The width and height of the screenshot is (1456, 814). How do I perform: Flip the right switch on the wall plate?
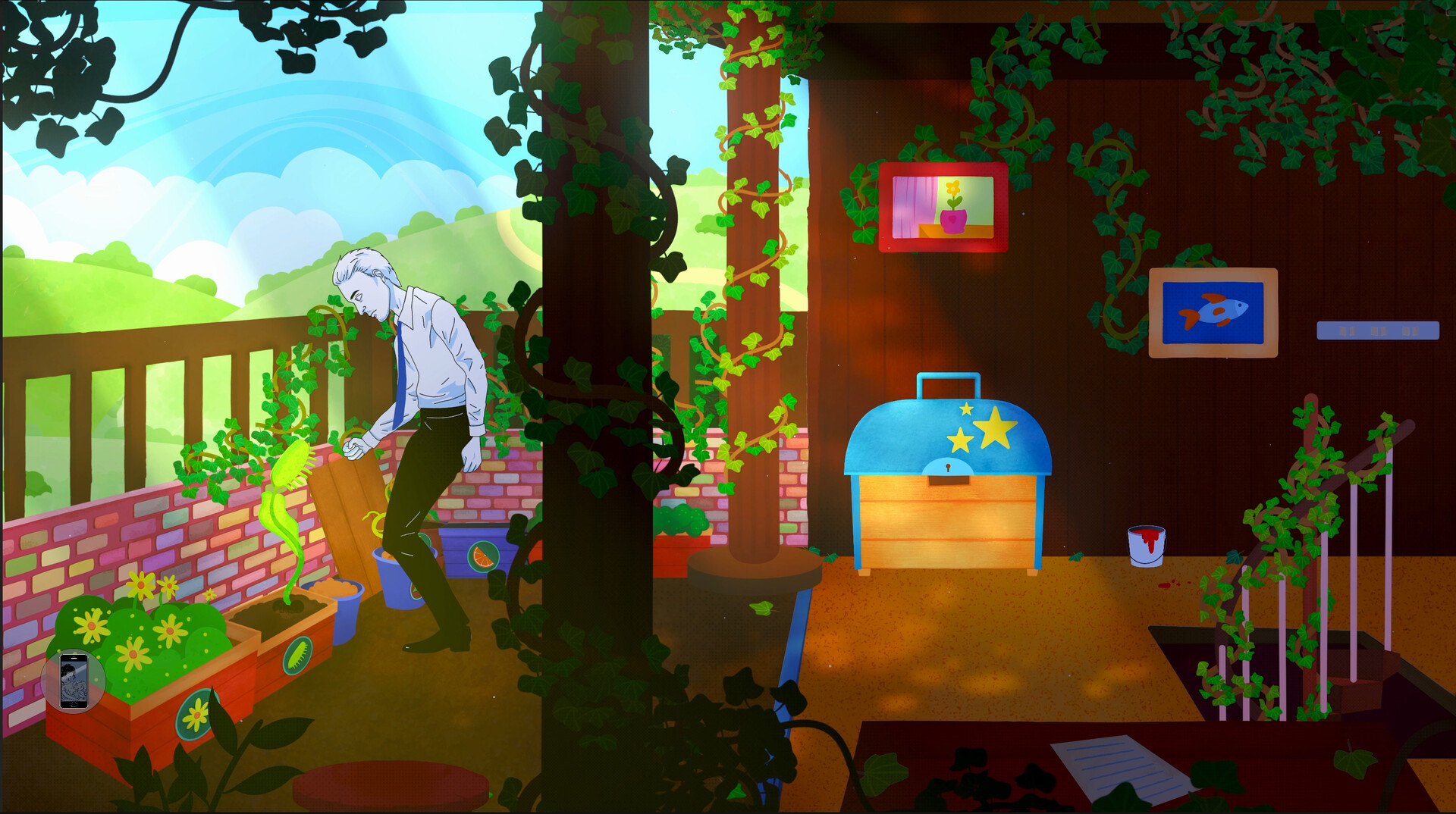[x=1410, y=331]
